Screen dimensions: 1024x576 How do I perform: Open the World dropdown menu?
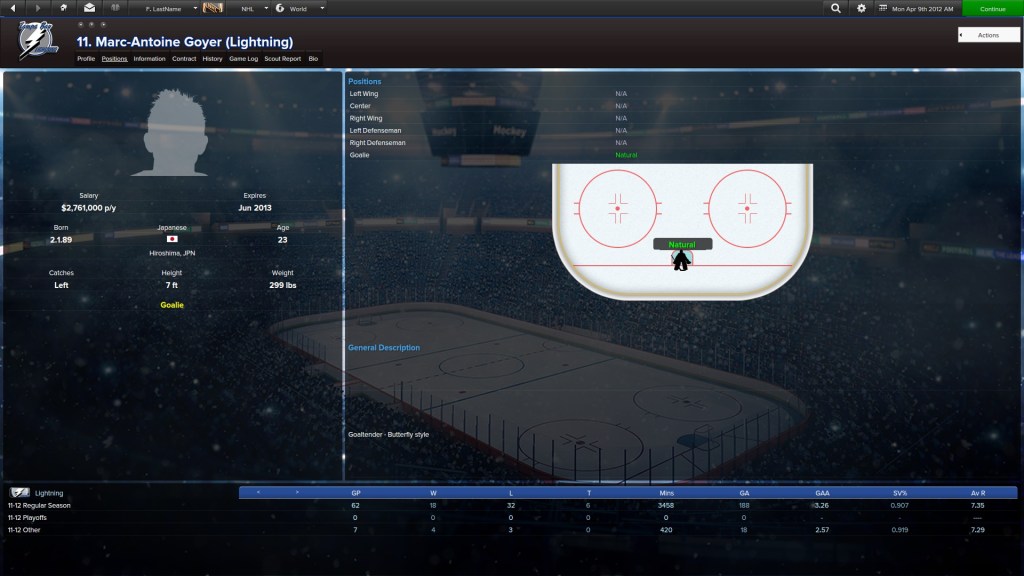click(300, 8)
